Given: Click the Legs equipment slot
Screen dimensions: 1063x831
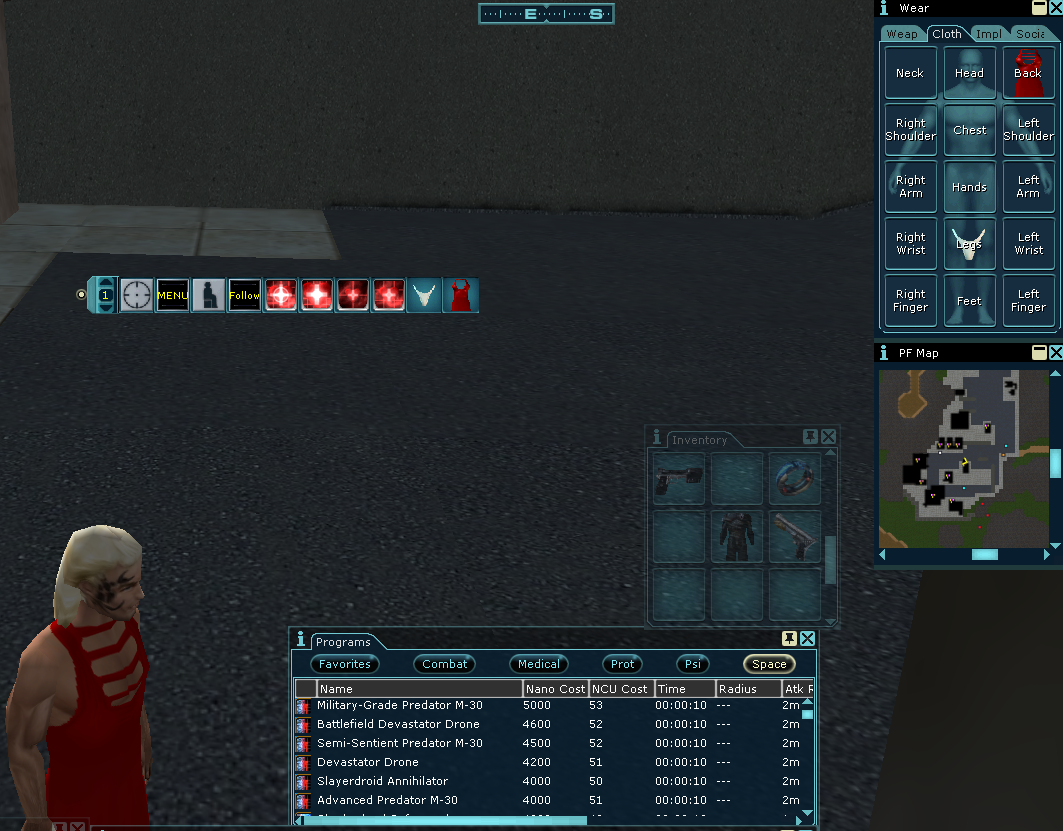Looking at the screenshot, I should [969, 244].
